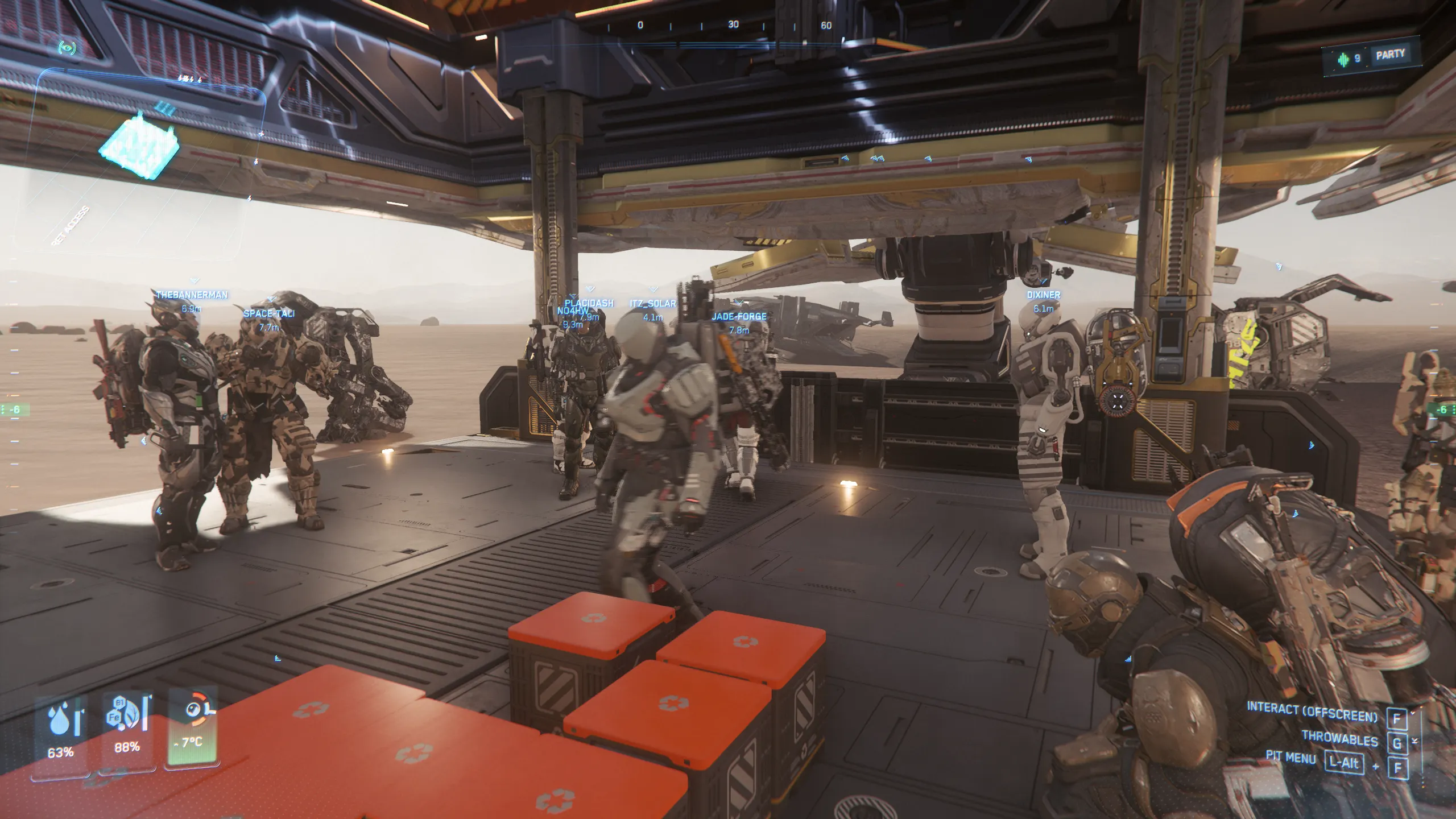Click the green voice channel icon
1456x819 pixels.
(x=1344, y=59)
